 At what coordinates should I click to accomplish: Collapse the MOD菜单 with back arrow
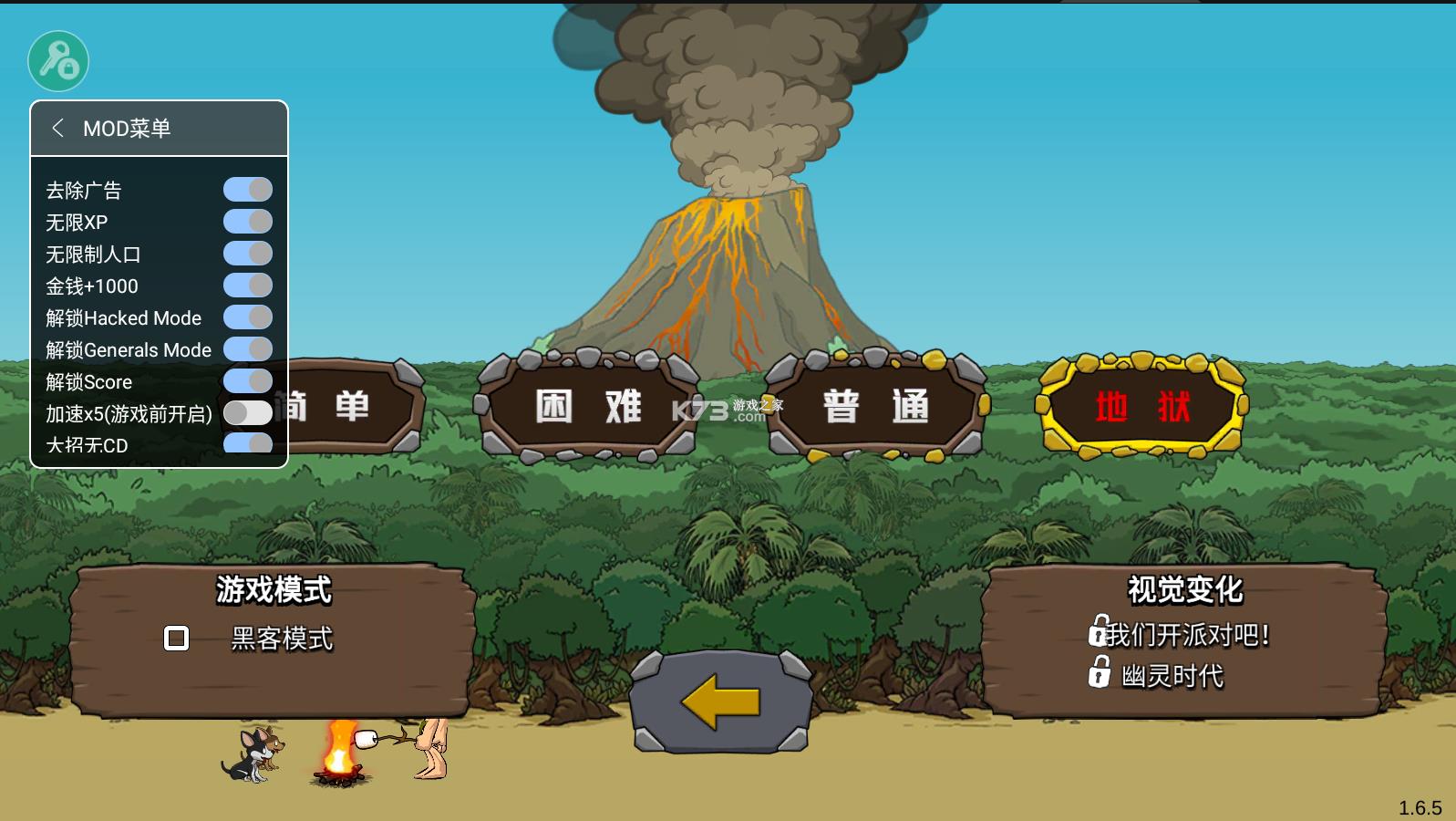click(58, 128)
